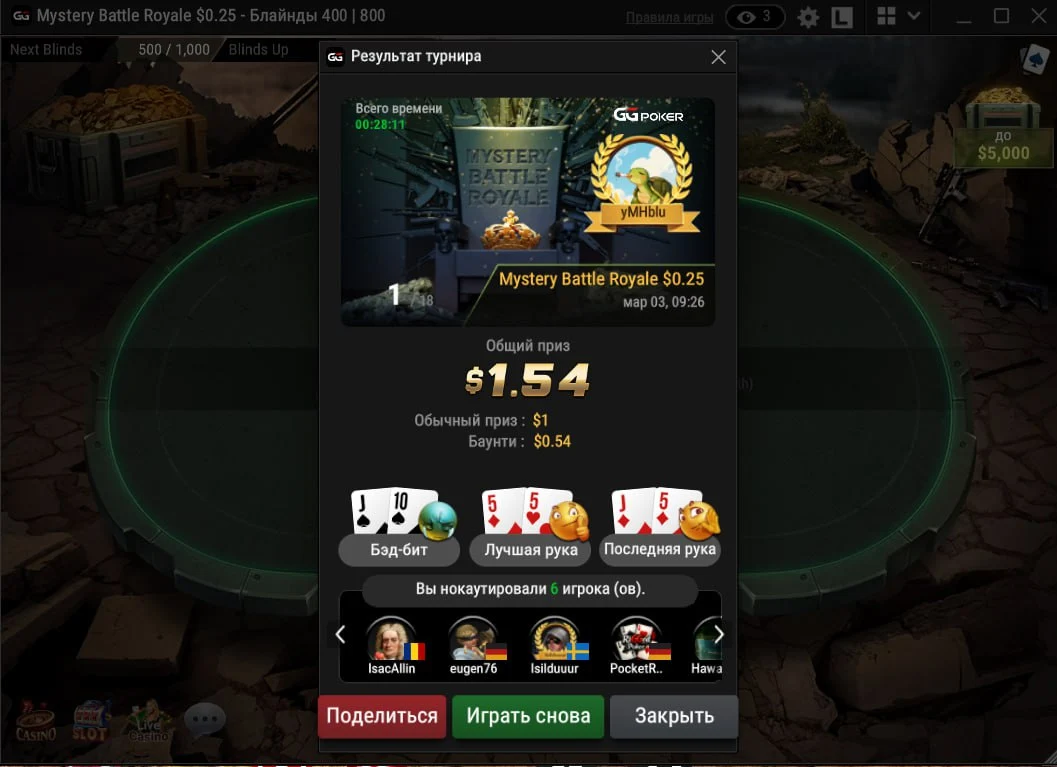Show the Бэд-бит hand
Image resolution: width=1057 pixels, height=767 pixels.
click(399, 549)
